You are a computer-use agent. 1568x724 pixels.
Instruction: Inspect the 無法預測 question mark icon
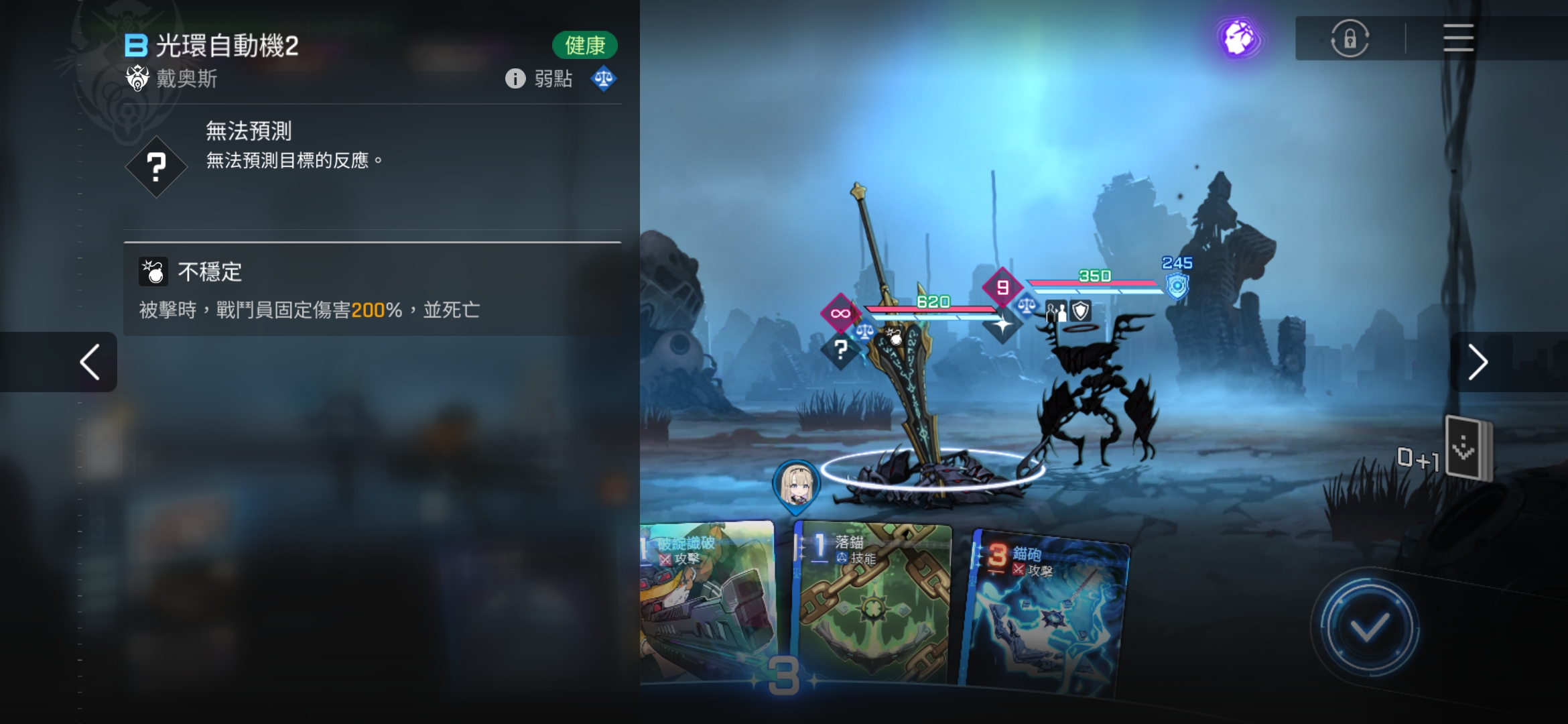coord(156,166)
